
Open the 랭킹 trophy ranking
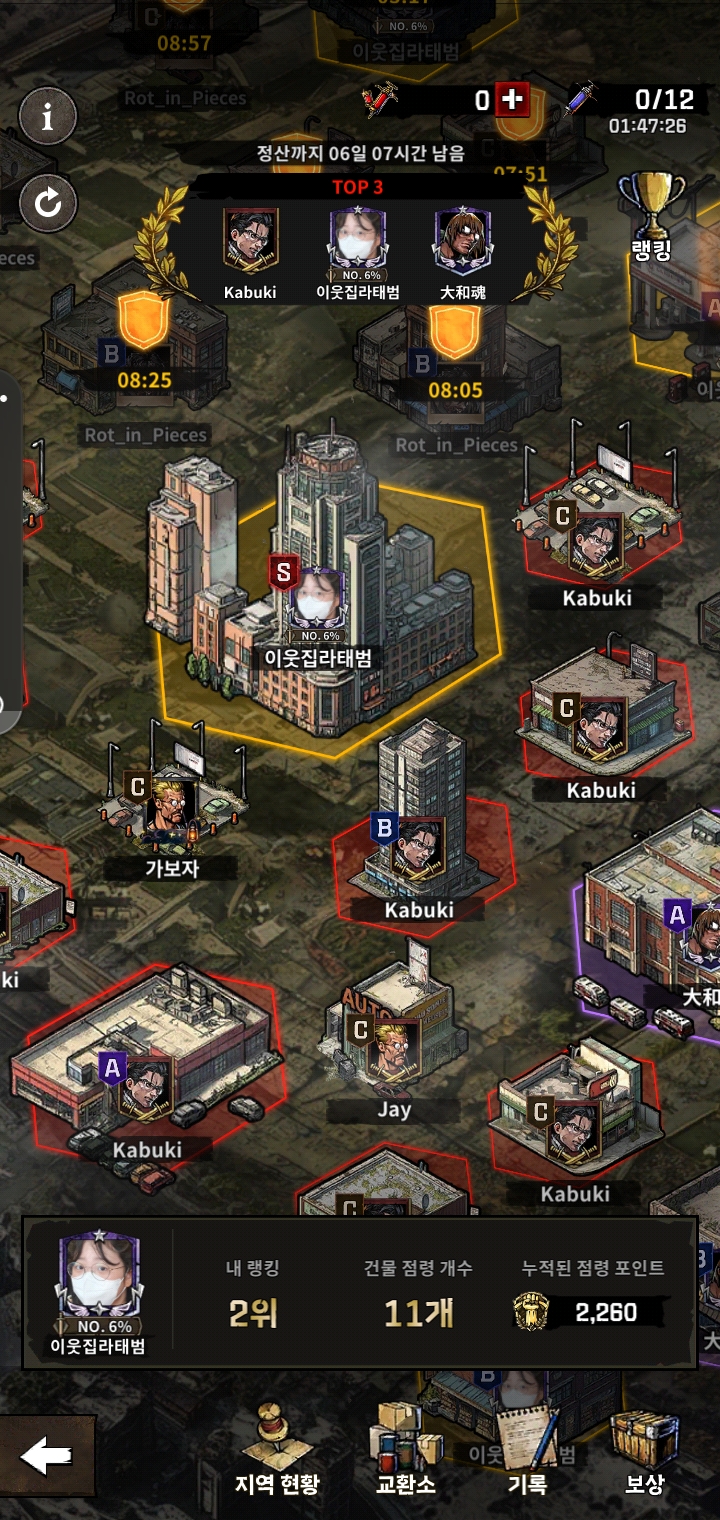click(x=652, y=217)
